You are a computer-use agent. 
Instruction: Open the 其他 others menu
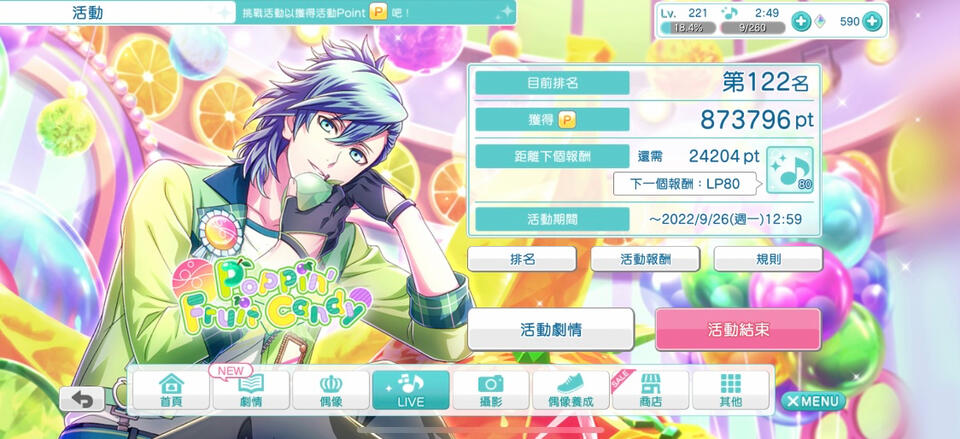[731, 390]
